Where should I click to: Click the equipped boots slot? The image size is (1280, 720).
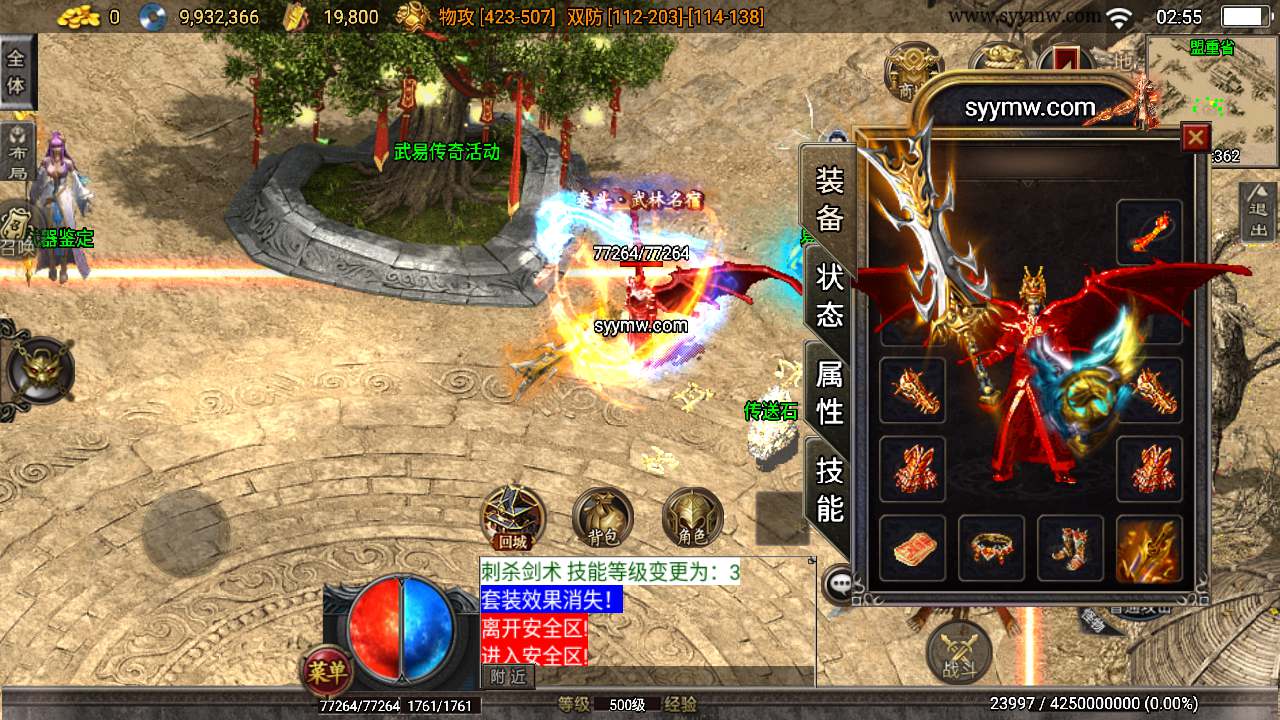pos(1070,548)
